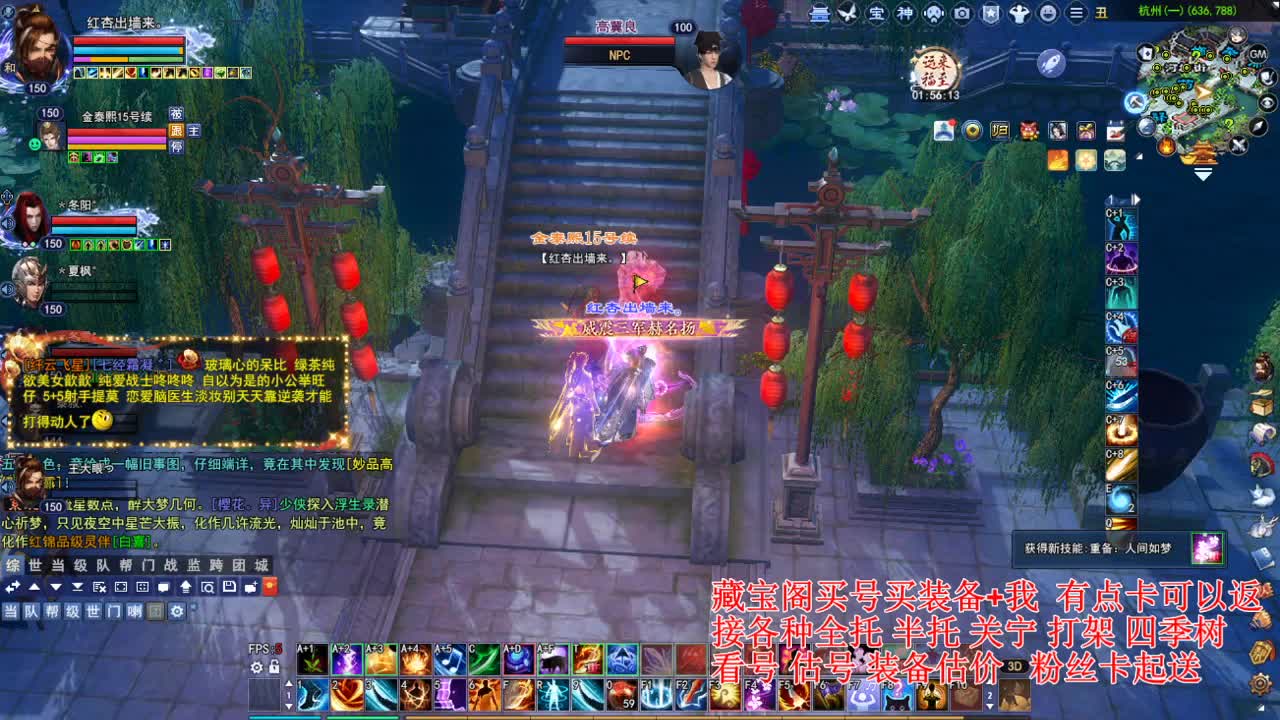This screenshot has width=1280, height=720.
Task: Click the 远来福至 event medallion with the countdown timer
Action: pos(941,70)
